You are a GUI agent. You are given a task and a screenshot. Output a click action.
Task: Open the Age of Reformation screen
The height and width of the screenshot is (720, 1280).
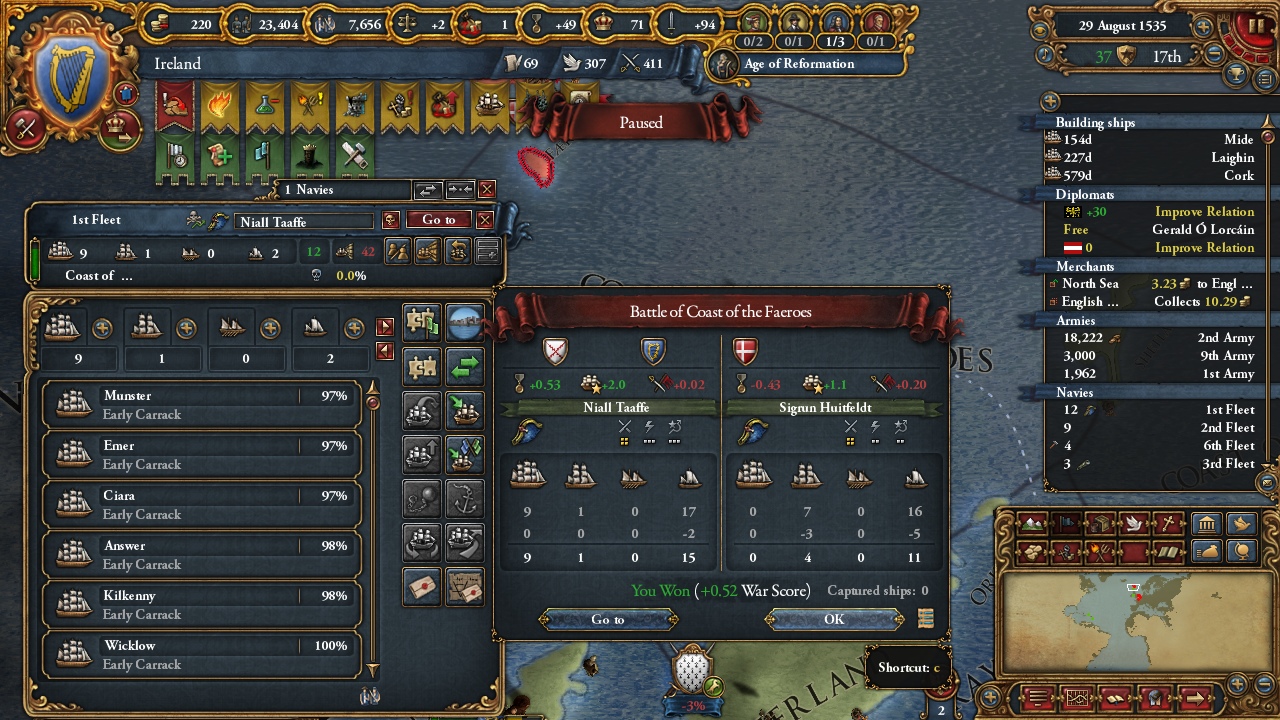800,64
